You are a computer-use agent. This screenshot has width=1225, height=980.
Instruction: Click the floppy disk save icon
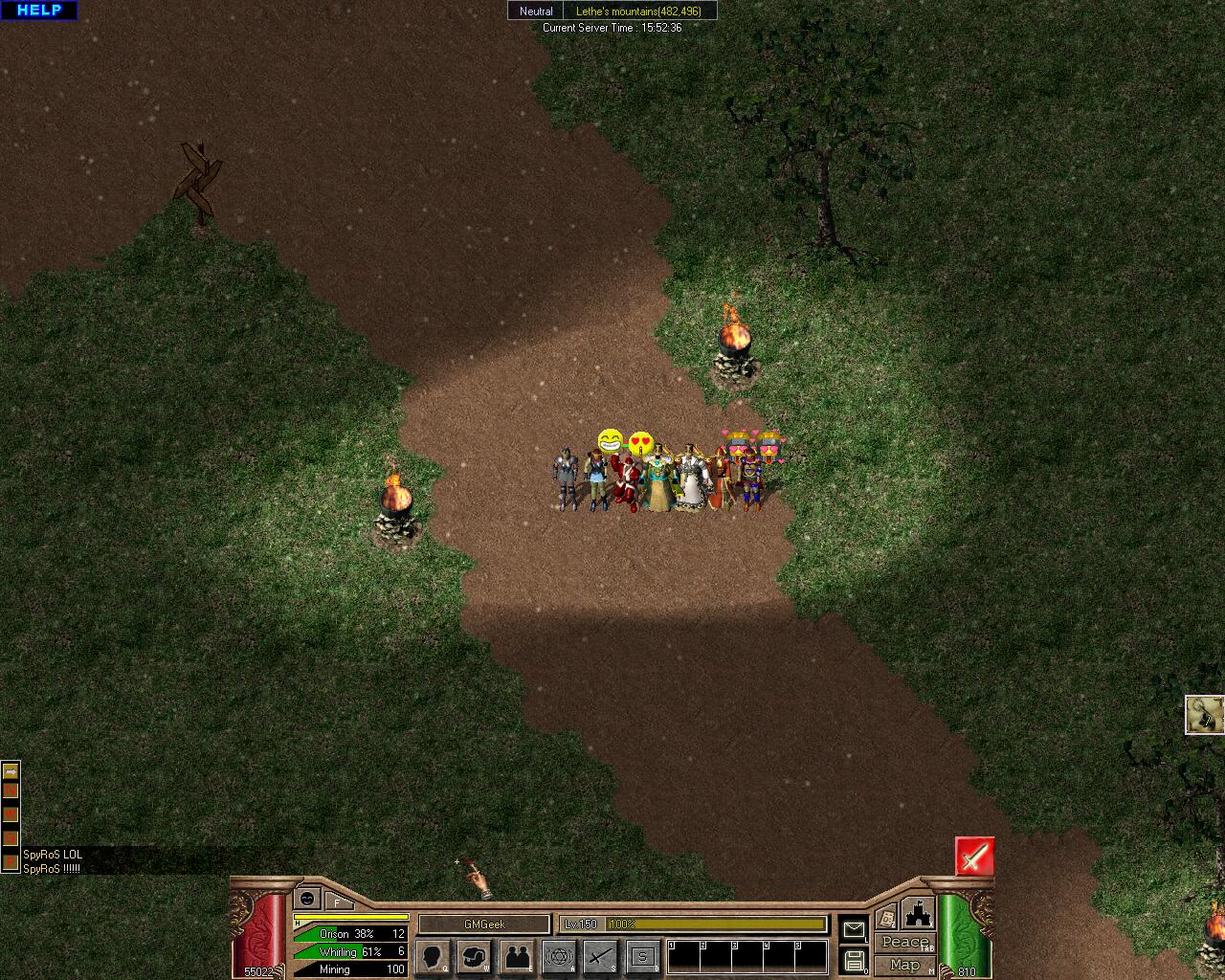[854, 961]
